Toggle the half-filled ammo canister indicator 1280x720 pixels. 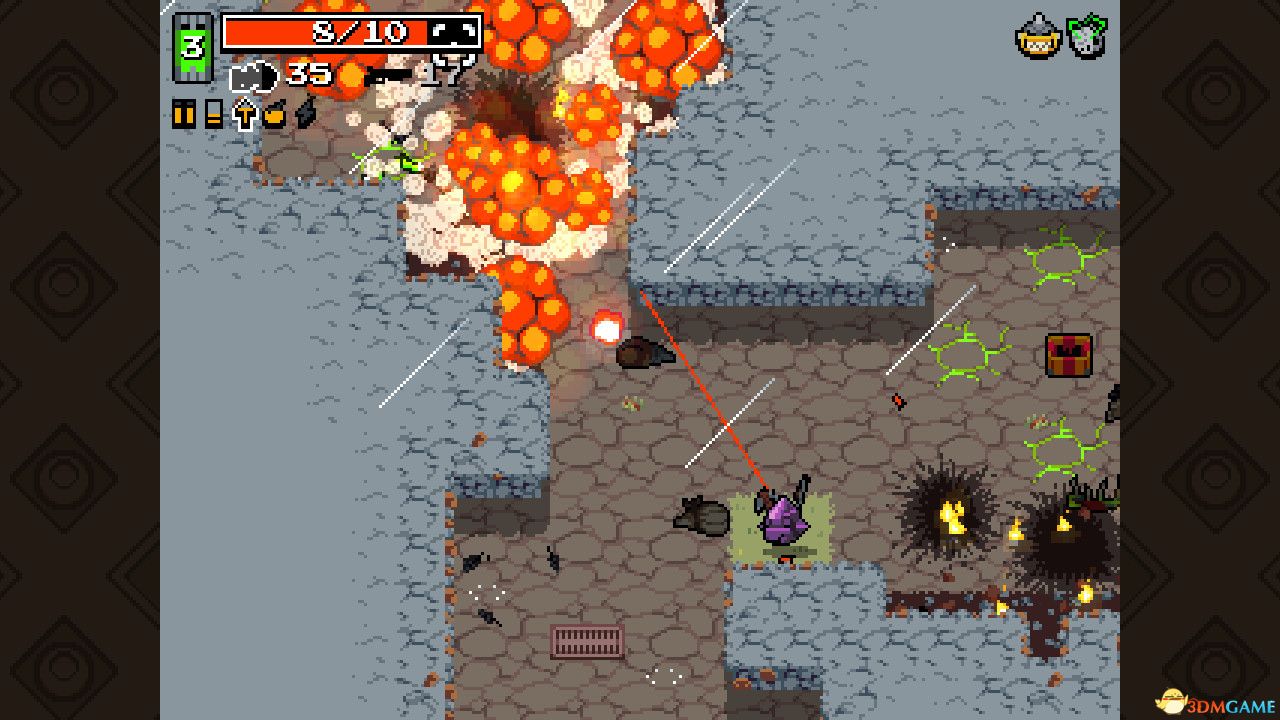(212, 113)
